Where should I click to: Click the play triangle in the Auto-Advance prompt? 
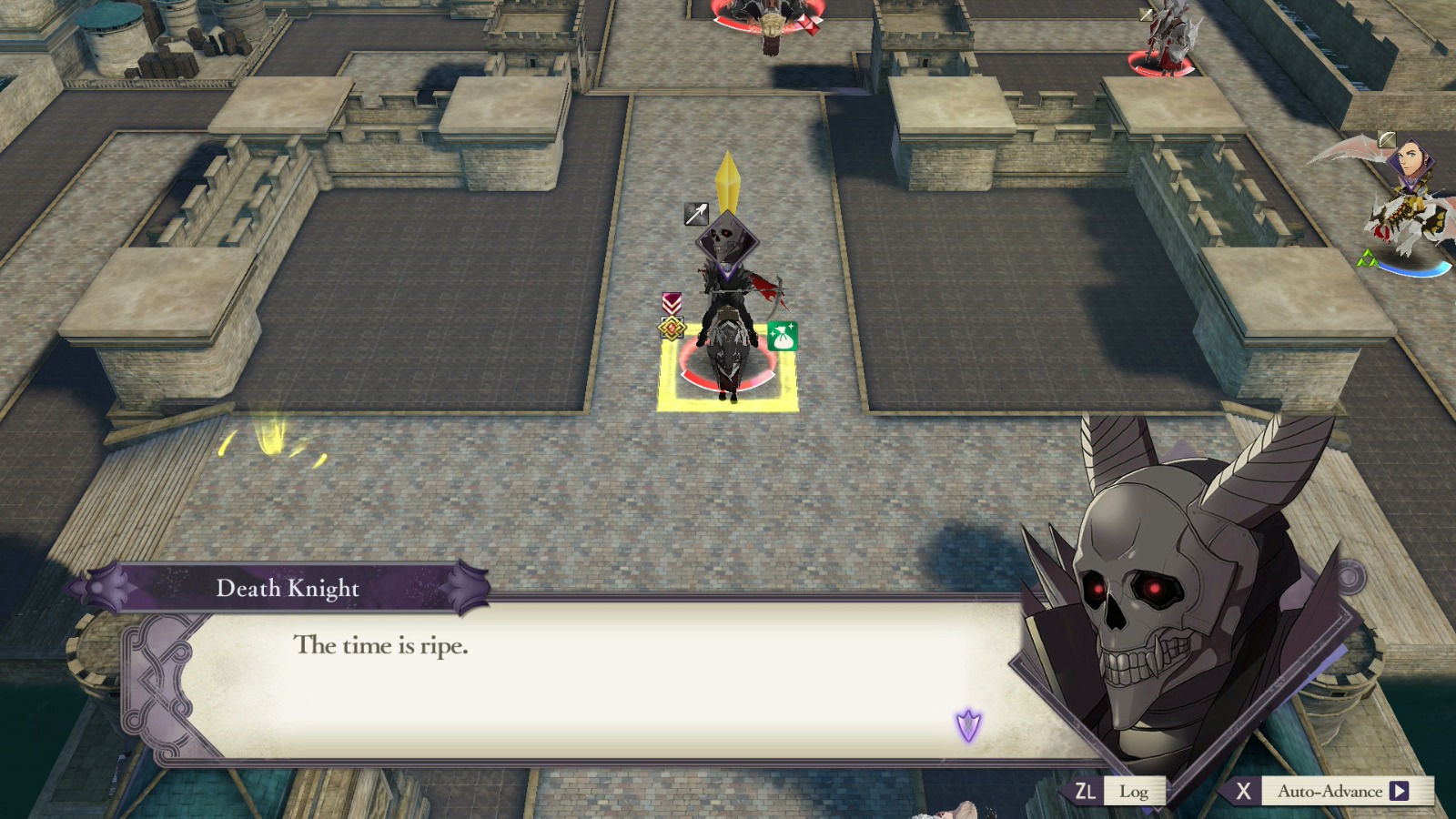1401,791
